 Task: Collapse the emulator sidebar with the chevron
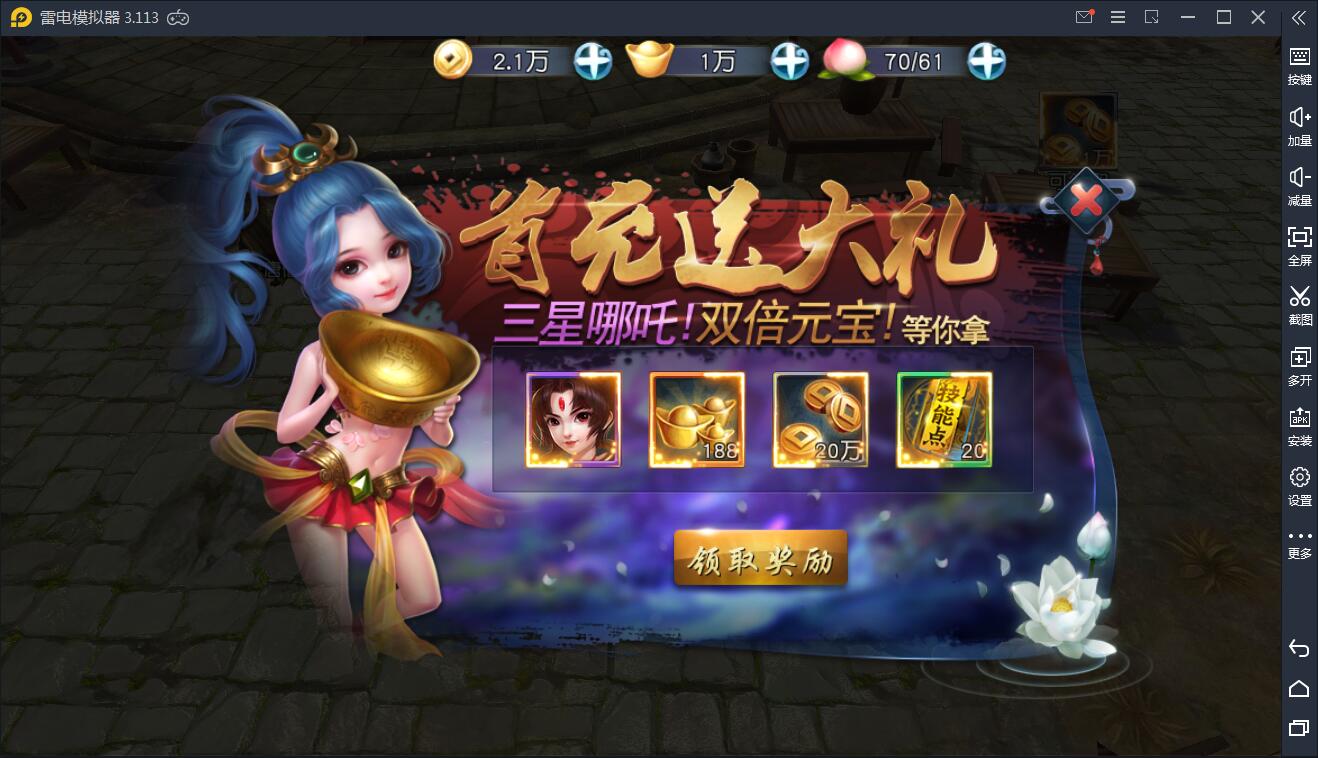coord(1300,17)
